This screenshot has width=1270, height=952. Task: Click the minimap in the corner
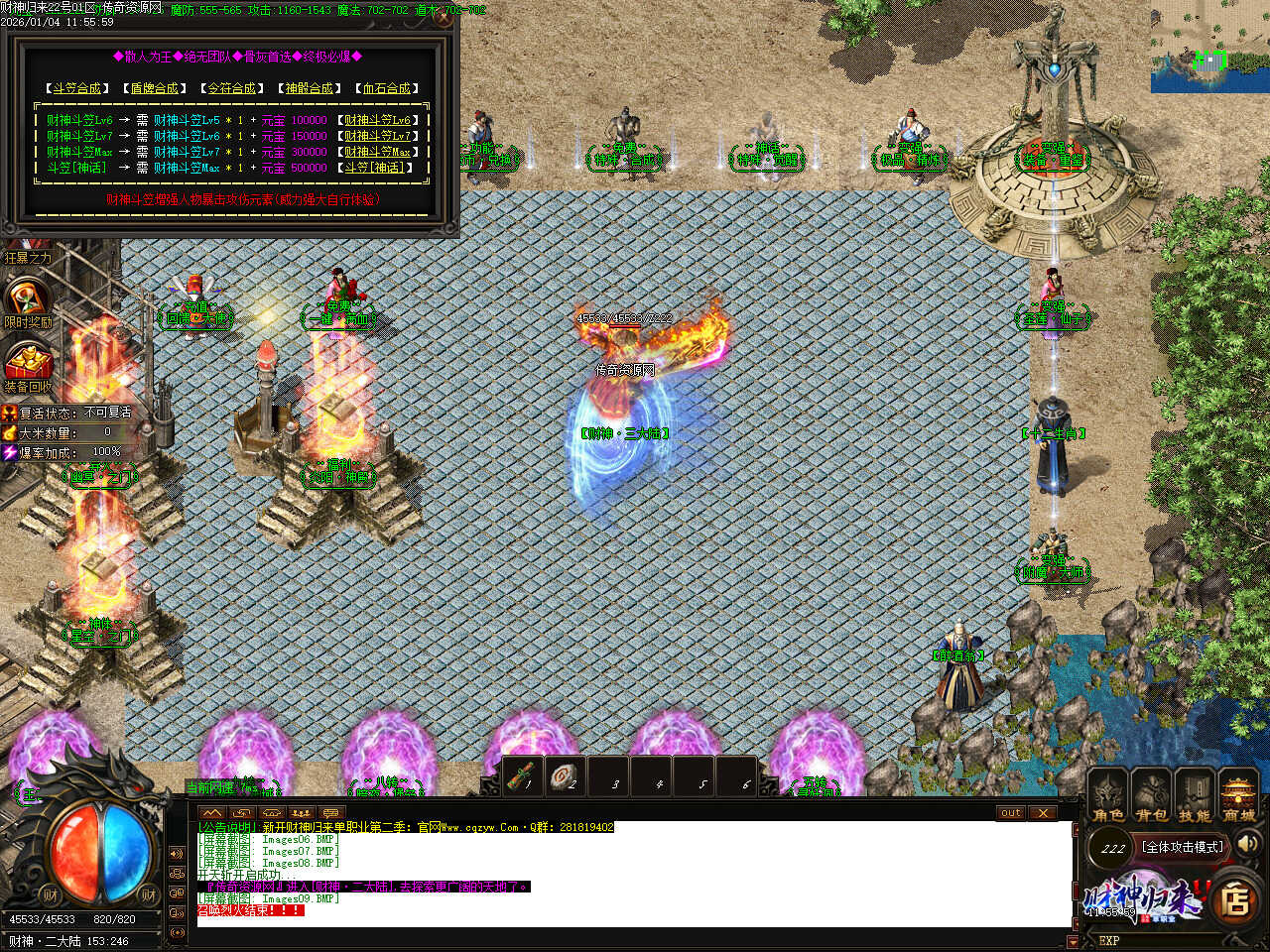[x=1209, y=47]
